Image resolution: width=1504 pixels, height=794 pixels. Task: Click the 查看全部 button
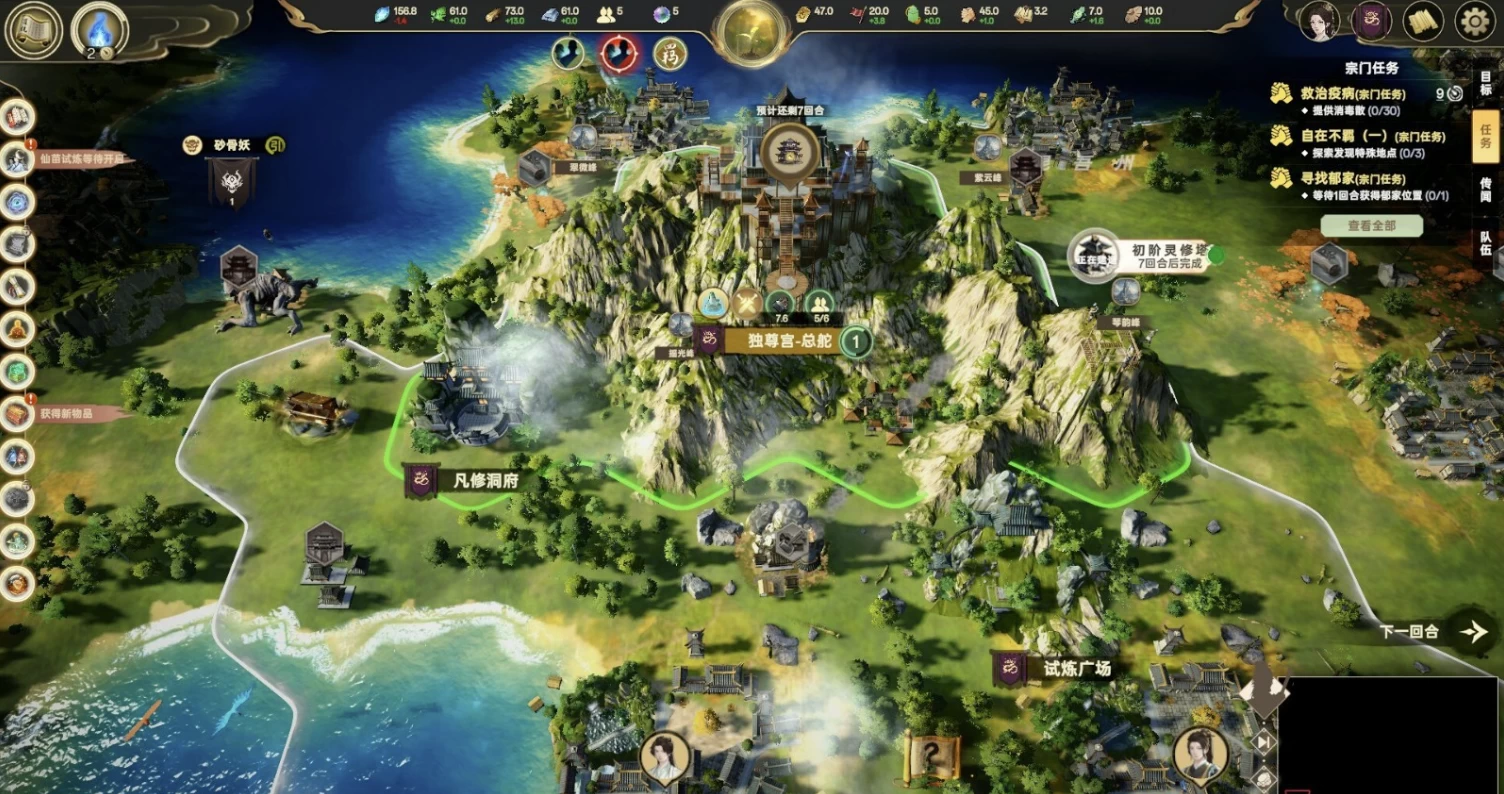coord(1371,226)
